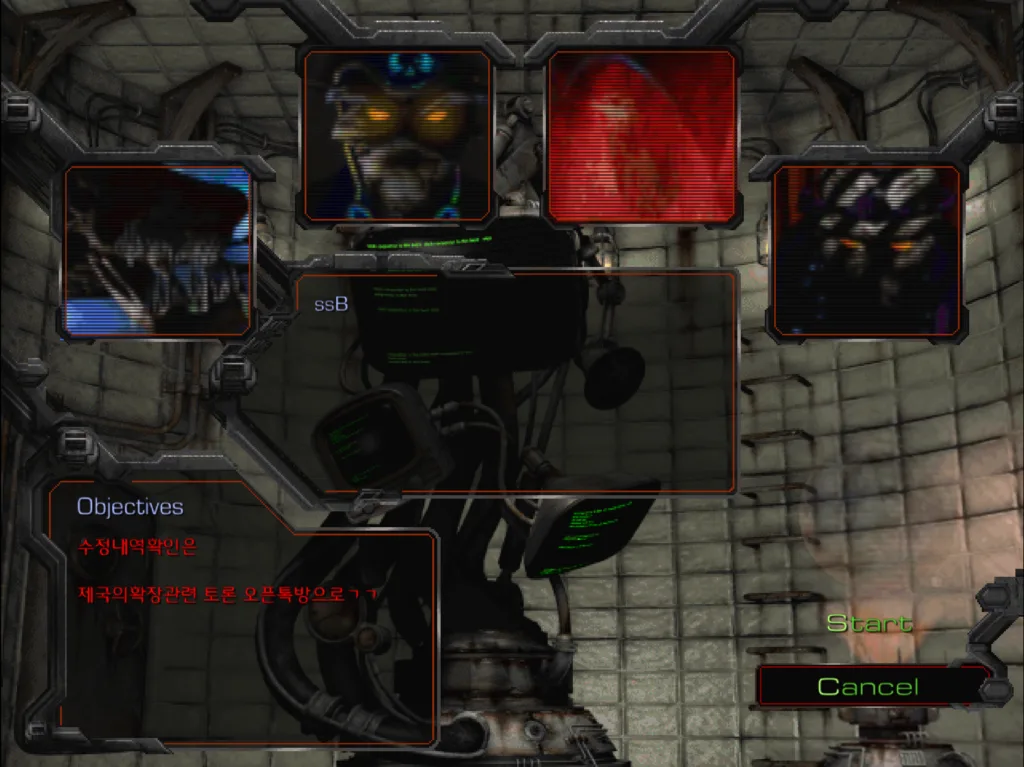The width and height of the screenshot is (1024, 767).
Task: Cancel the mission briefing
Action: [867, 687]
